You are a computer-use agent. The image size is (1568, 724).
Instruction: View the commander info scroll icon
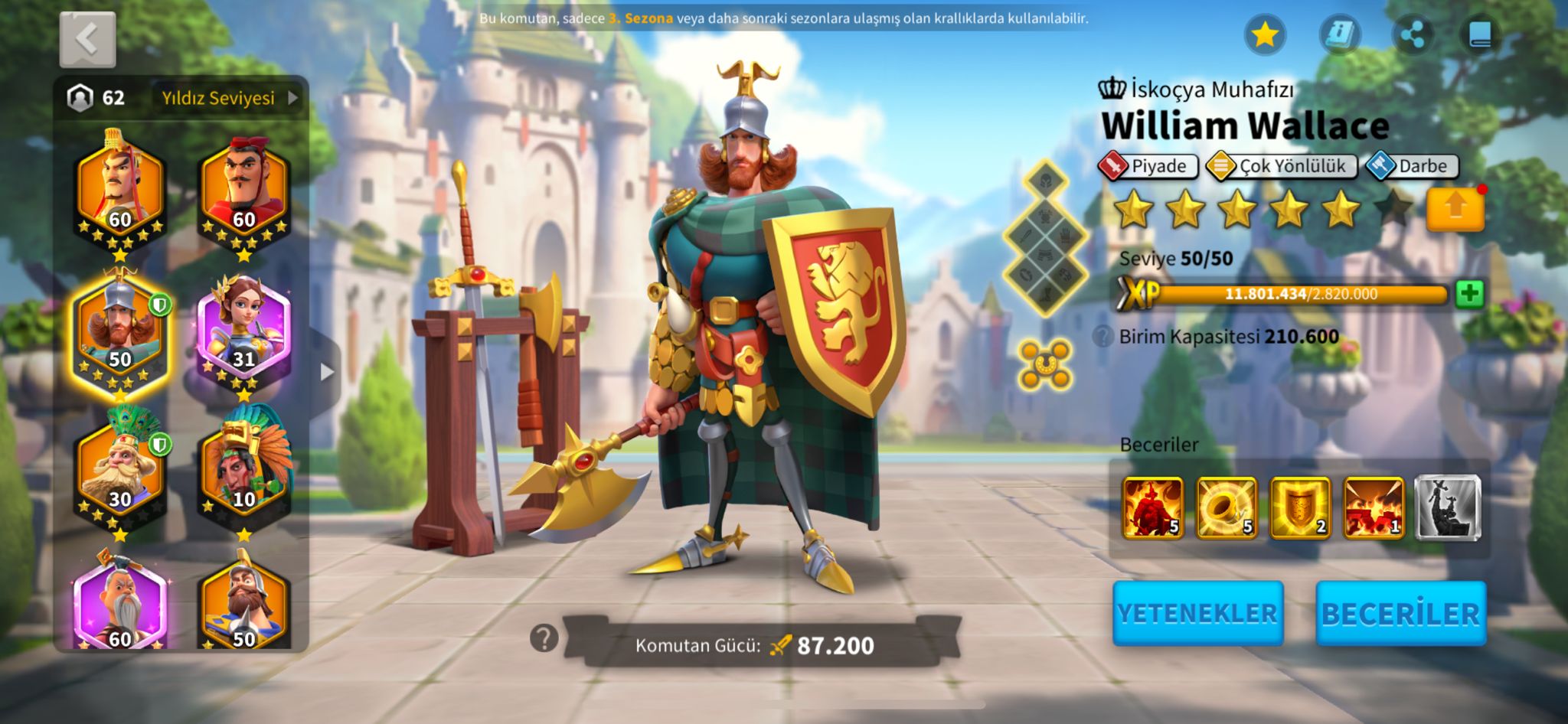[1339, 35]
